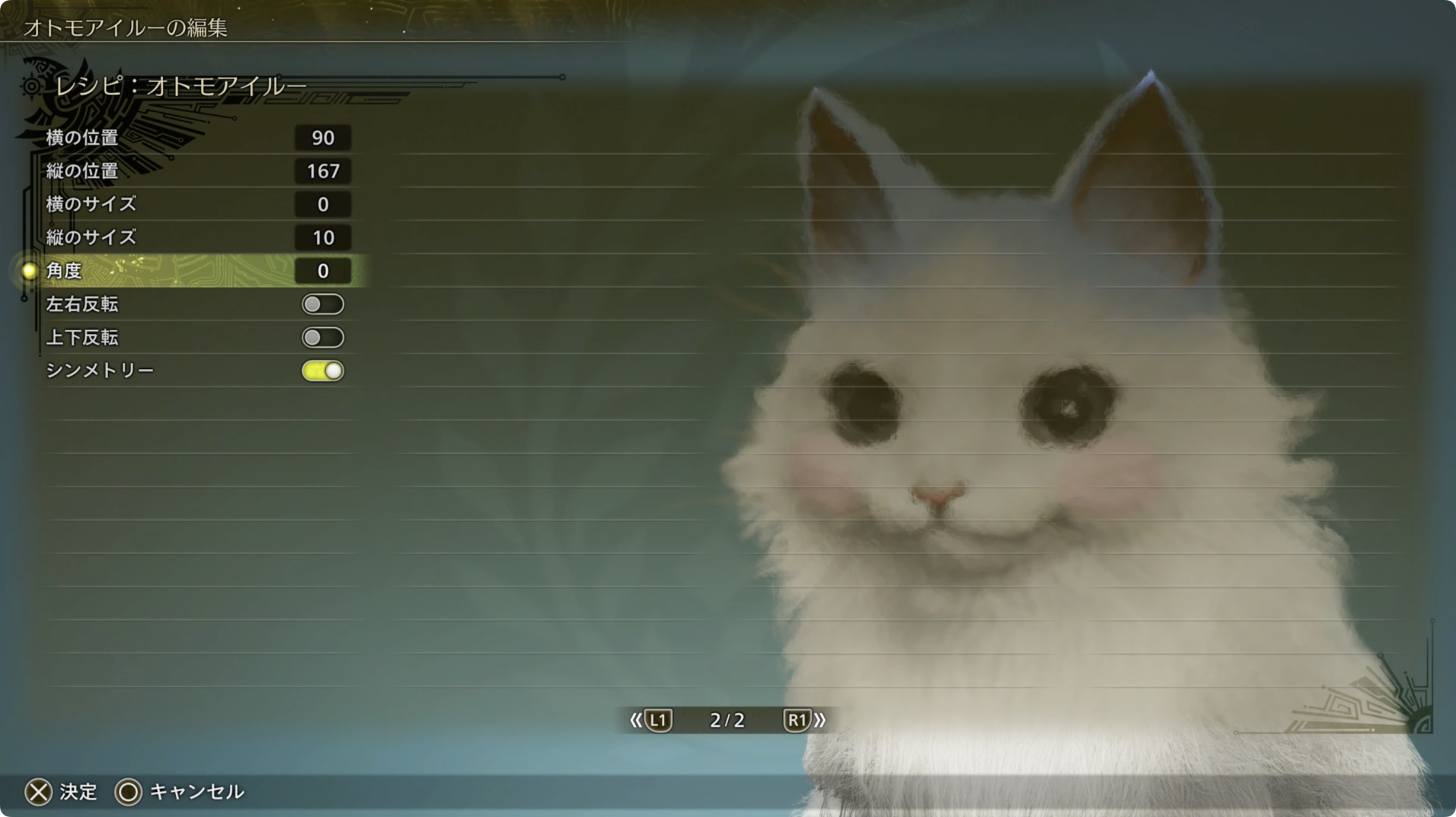Enable the 上下反転 vertical flip toggle
Image resolution: width=1456 pixels, height=817 pixels.
[322, 337]
